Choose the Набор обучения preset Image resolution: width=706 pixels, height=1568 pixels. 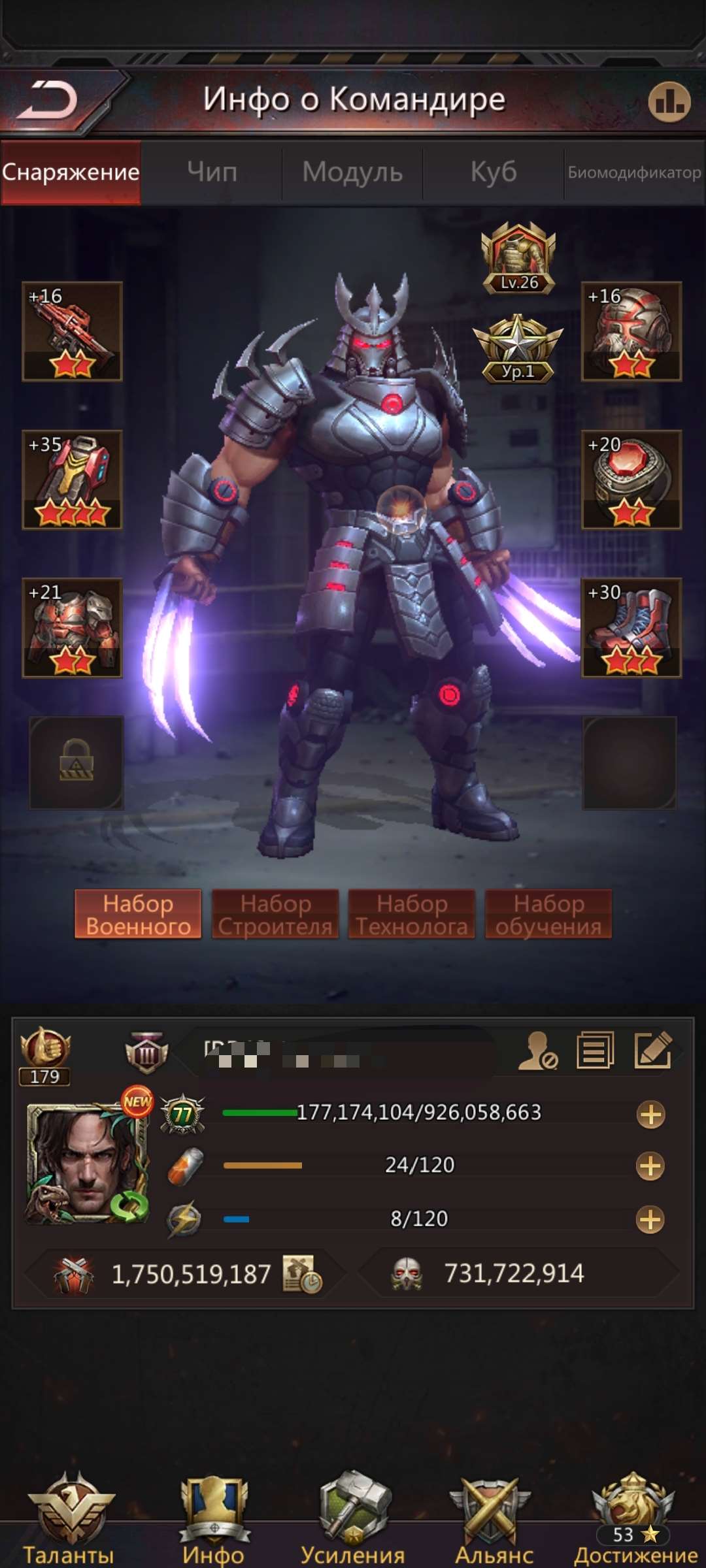click(x=548, y=914)
